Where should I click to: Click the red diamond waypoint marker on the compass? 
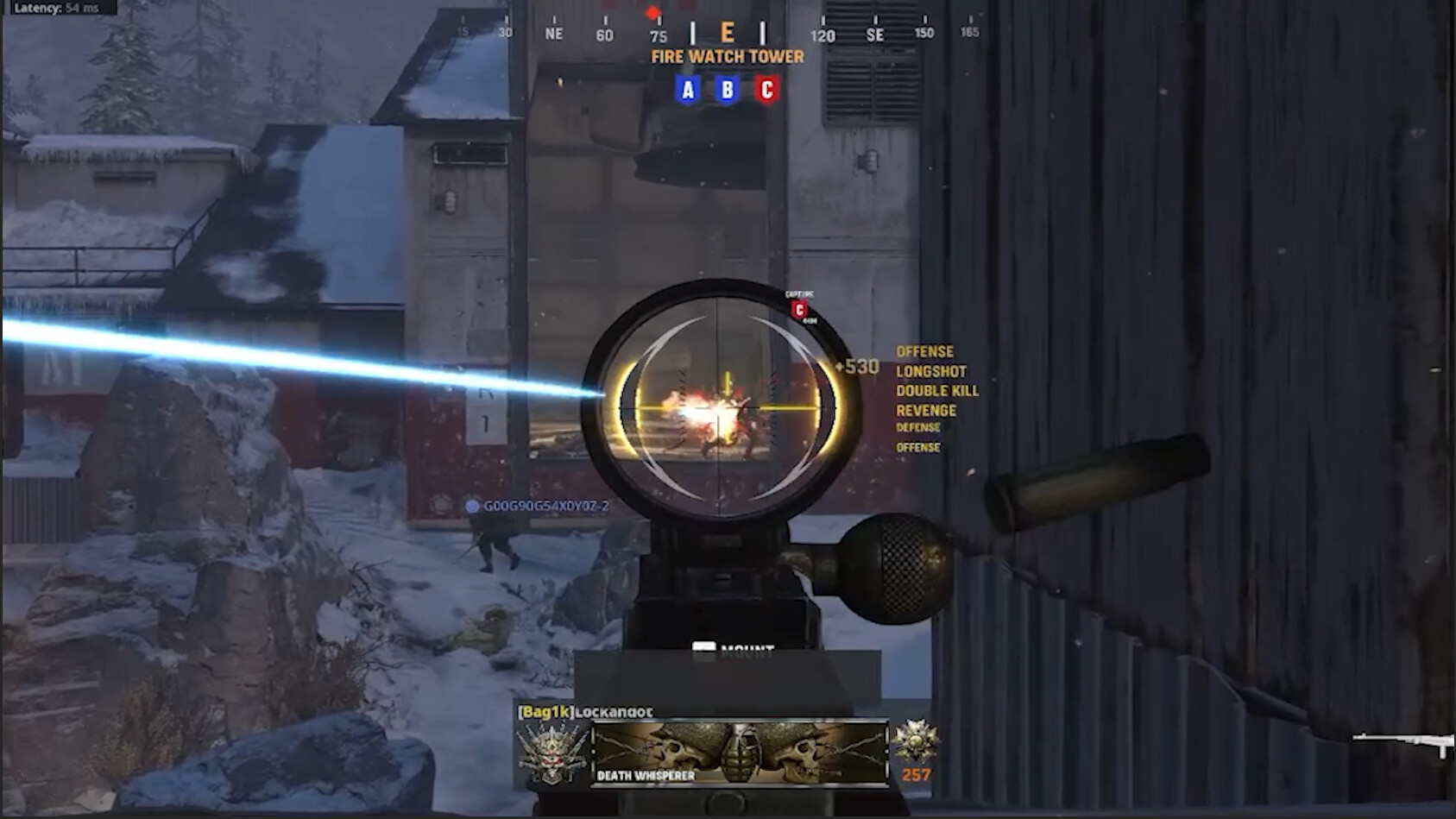[652, 12]
